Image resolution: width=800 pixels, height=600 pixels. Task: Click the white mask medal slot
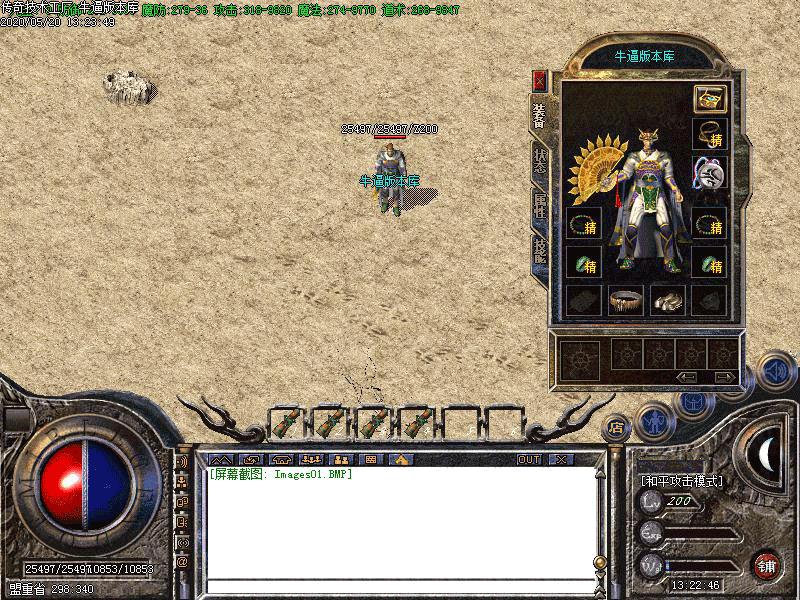point(709,176)
